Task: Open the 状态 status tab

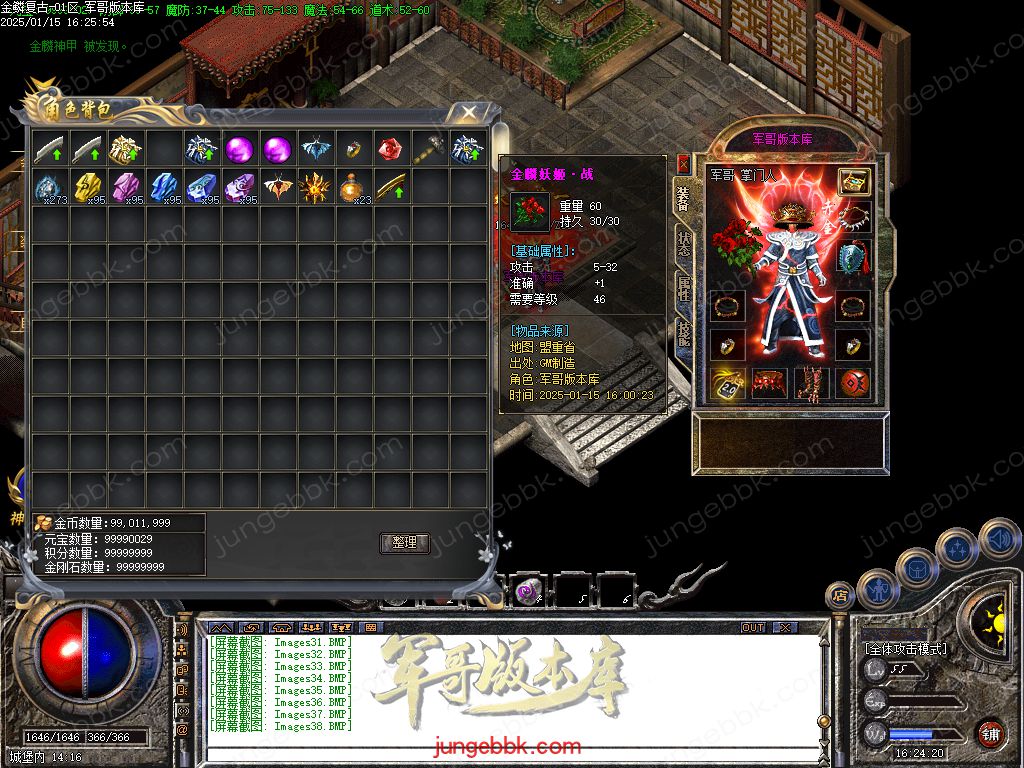Action: click(683, 242)
